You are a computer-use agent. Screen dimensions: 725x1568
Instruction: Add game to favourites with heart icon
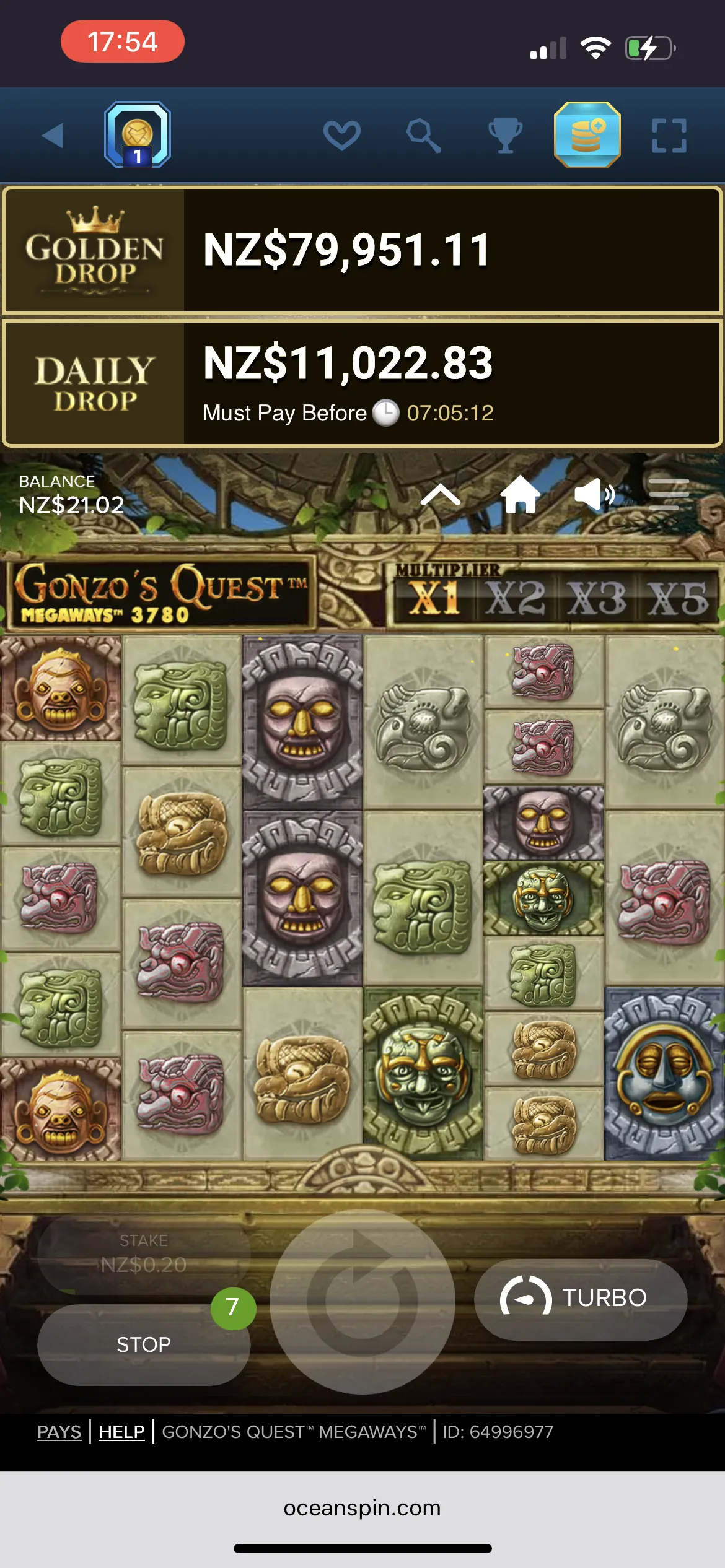click(x=341, y=136)
